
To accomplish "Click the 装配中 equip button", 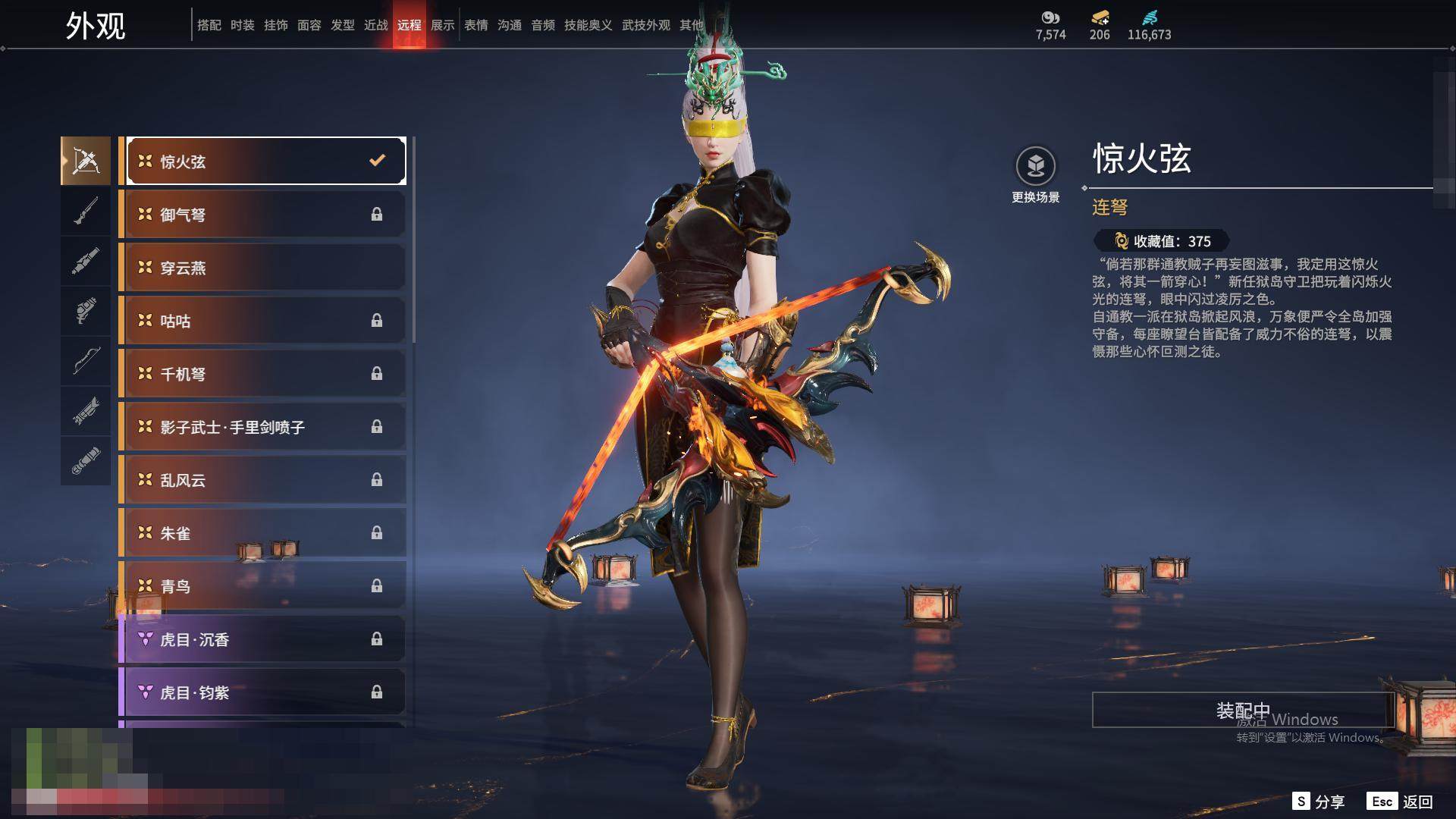I will (x=1243, y=710).
